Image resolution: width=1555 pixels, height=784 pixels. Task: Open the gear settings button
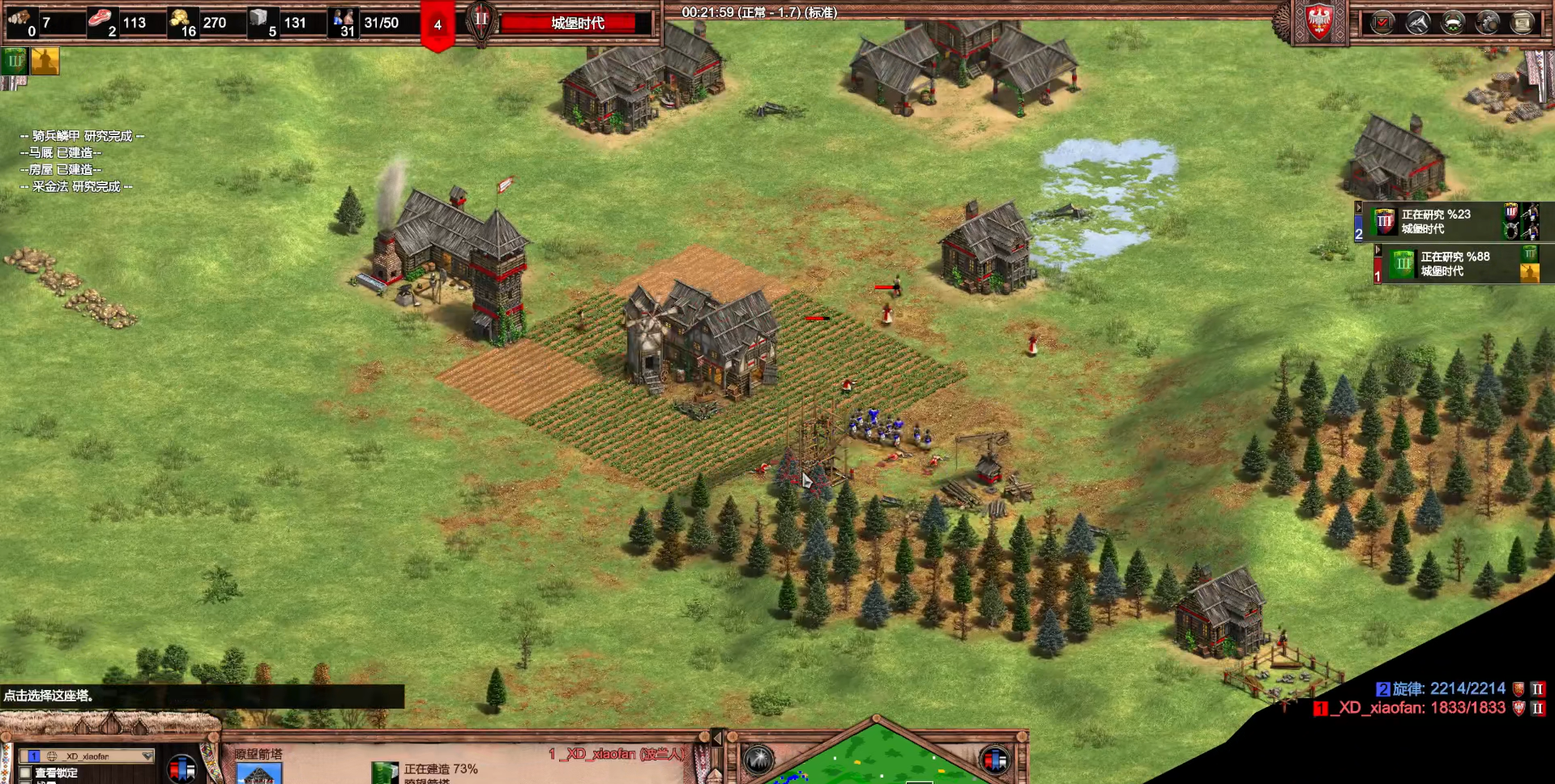point(1488,23)
